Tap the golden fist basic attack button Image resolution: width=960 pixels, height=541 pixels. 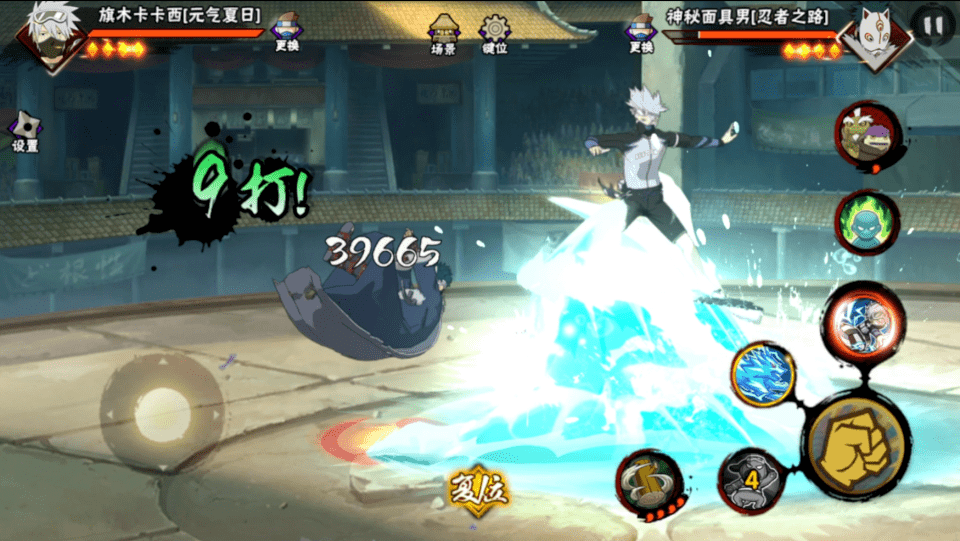[856, 444]
